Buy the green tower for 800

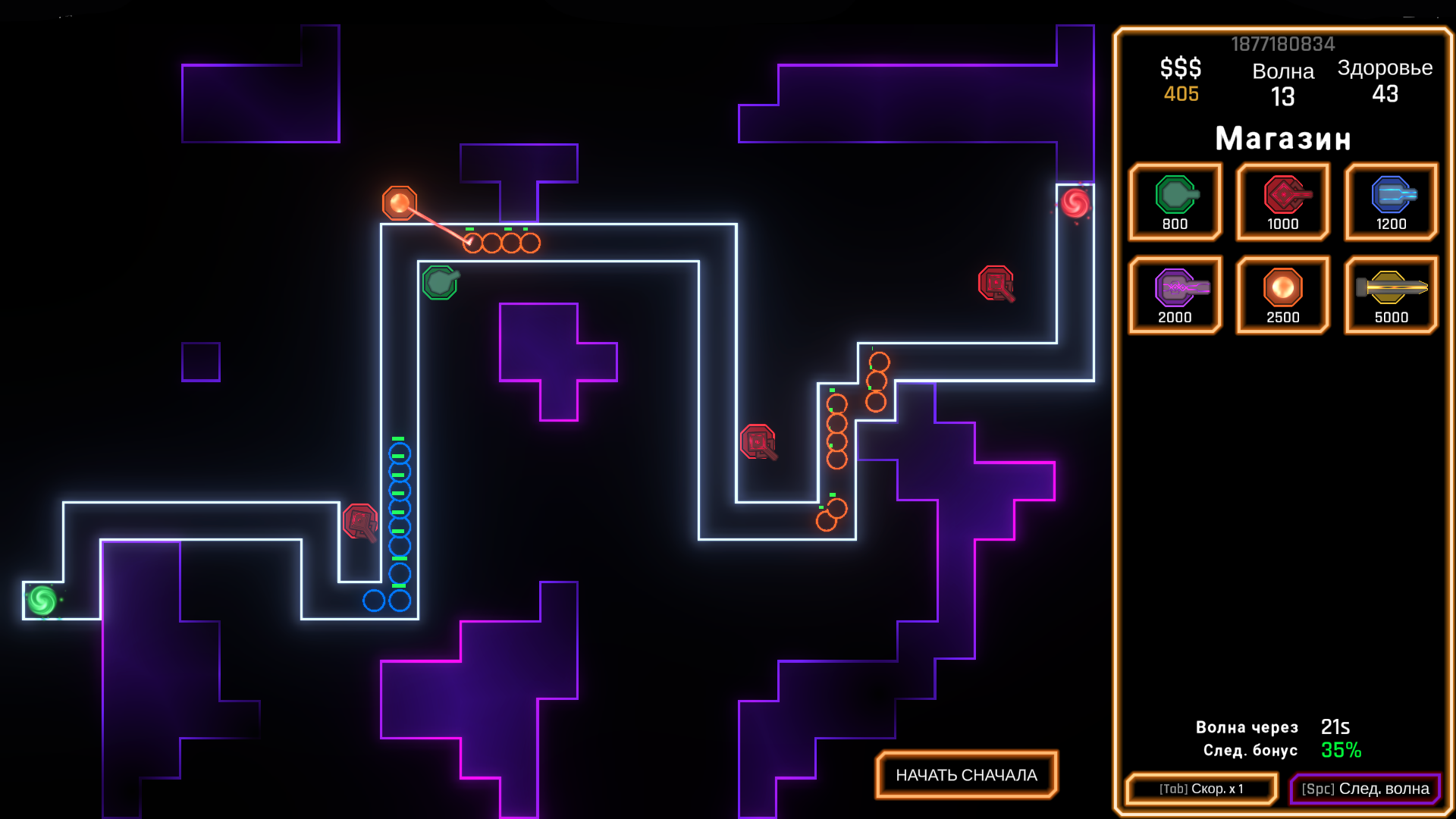pos(1175,201)
